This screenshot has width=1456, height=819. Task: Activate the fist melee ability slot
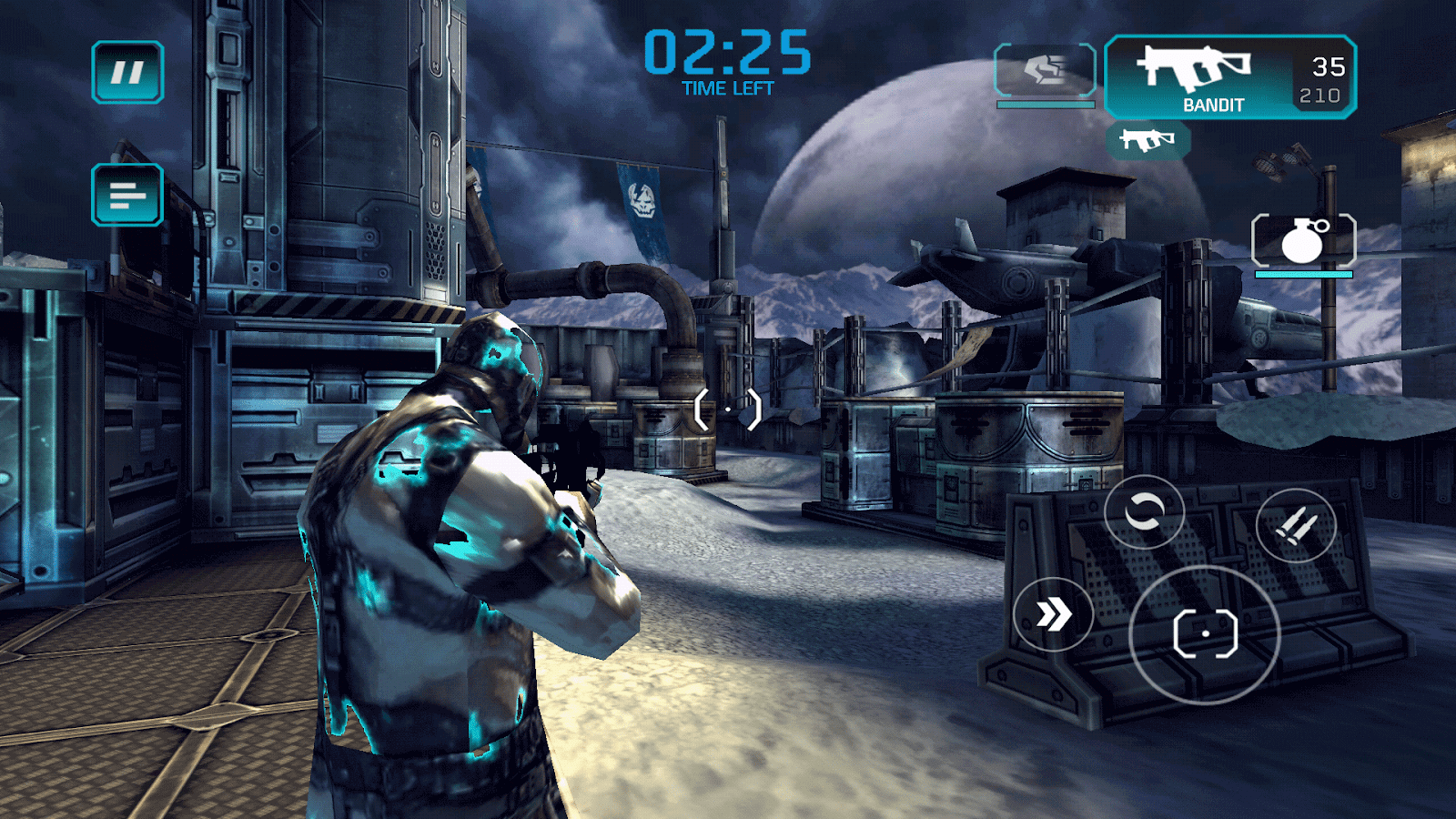click(x=1045, y=70)
